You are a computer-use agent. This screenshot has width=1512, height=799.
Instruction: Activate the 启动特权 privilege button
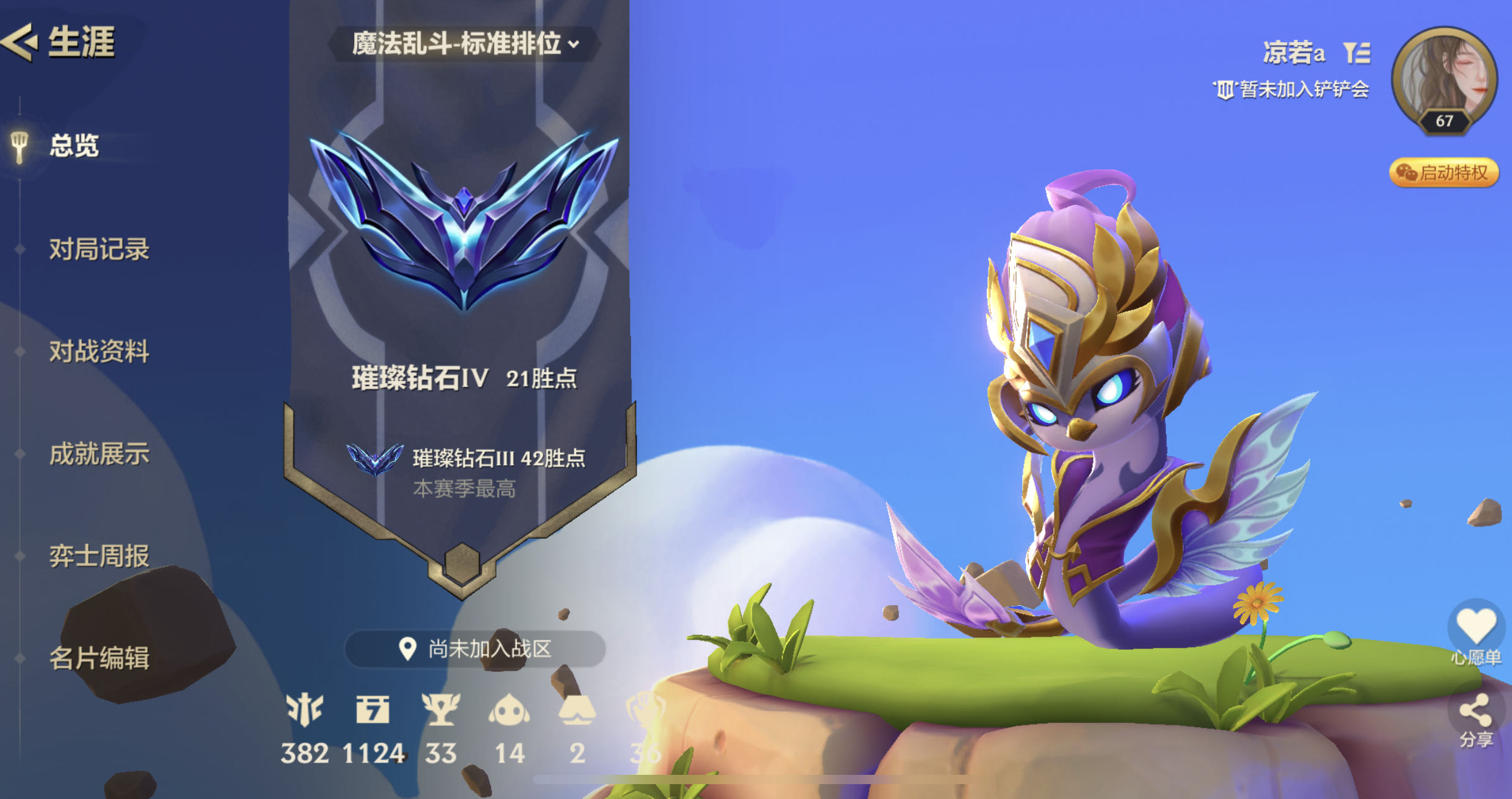pyautogui.click(x=1444, y=173)
